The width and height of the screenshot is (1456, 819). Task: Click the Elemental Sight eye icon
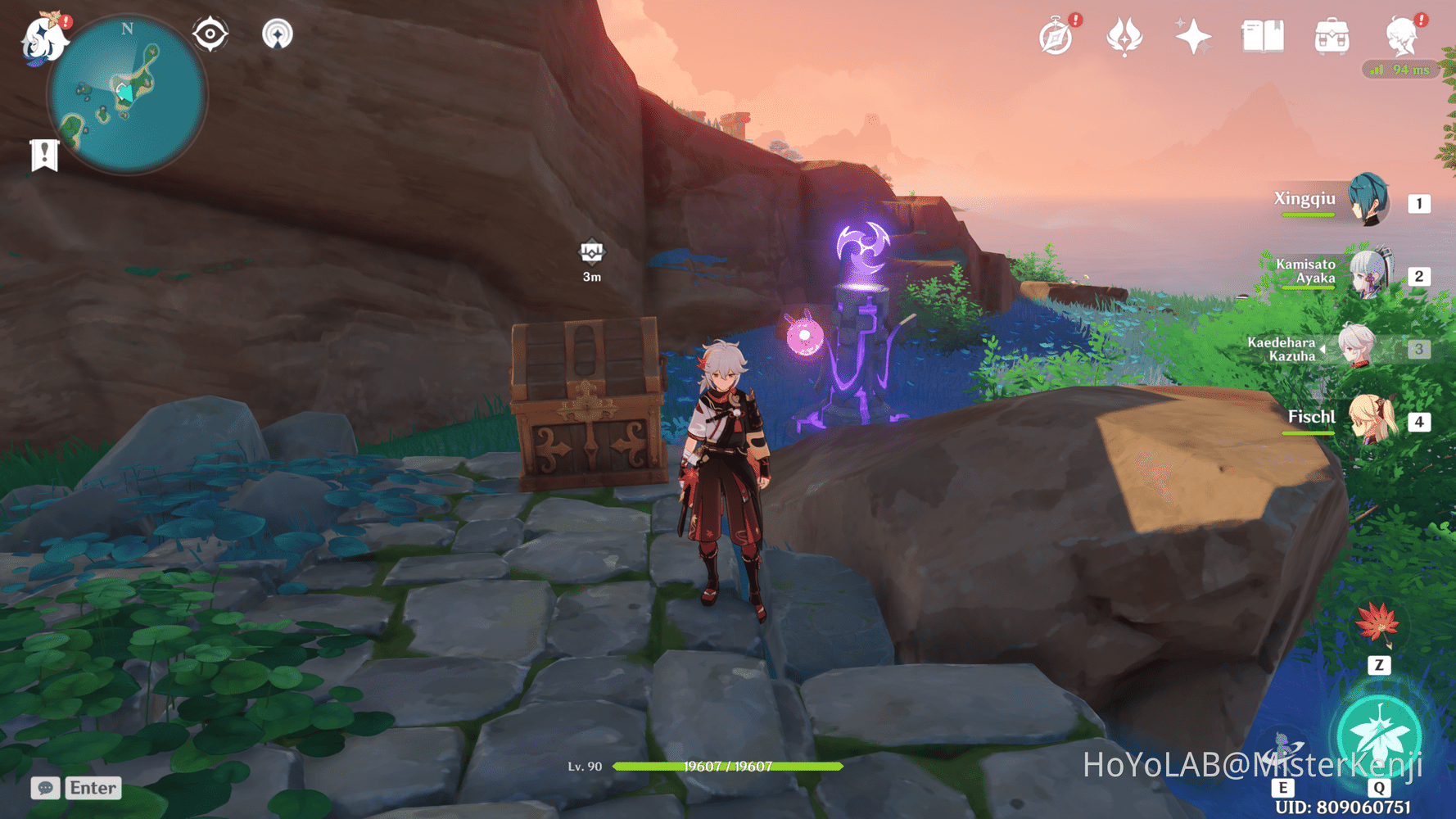pos(210,34)
